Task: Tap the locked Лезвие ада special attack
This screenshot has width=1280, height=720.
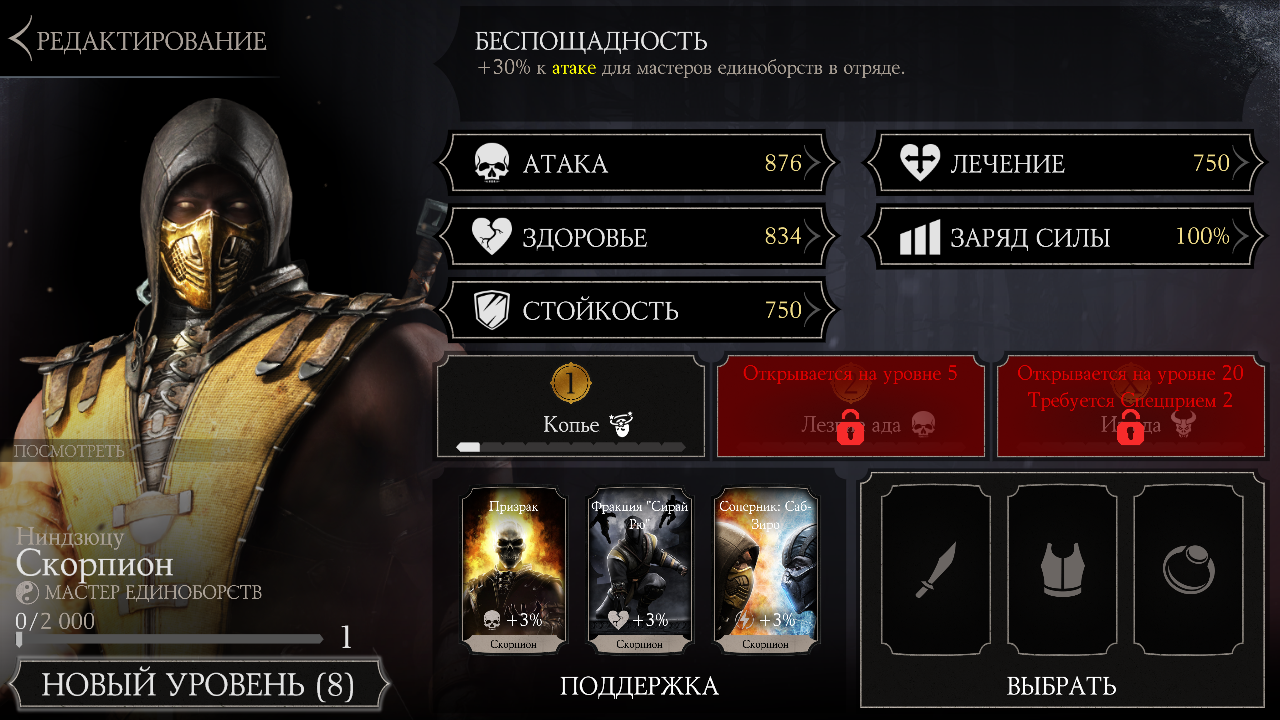Action: click(x=849, y=407)
